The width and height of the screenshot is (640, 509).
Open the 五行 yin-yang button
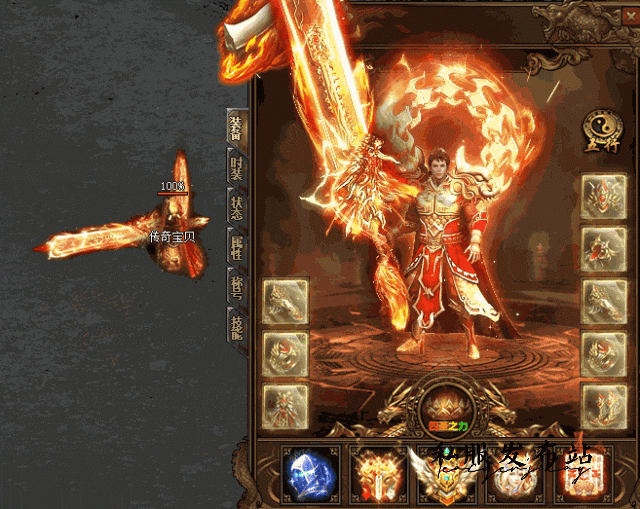[x=598, y=128]
